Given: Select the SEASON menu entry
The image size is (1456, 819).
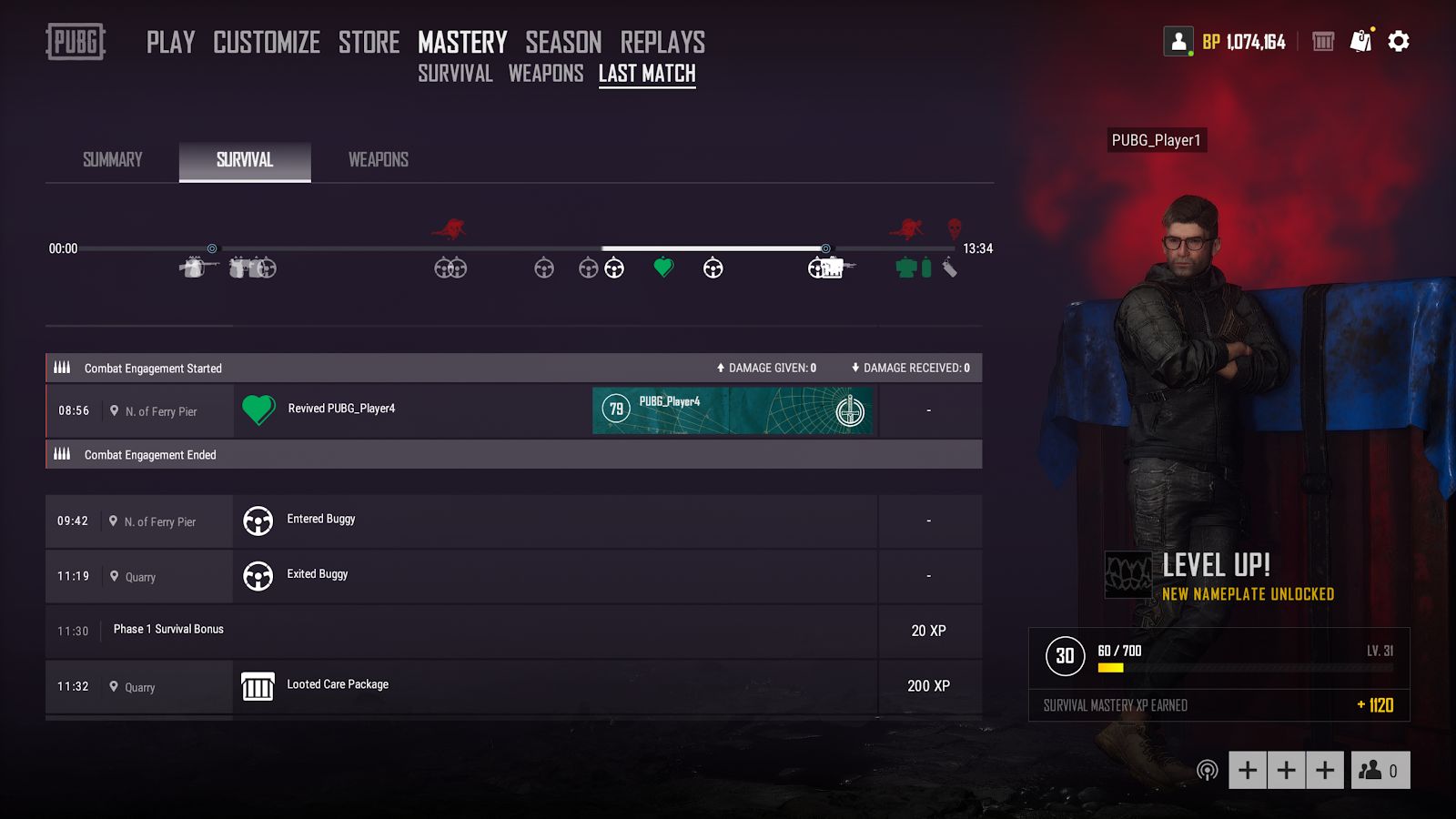Looking at the screenshot, I should [x=563, y=42].
